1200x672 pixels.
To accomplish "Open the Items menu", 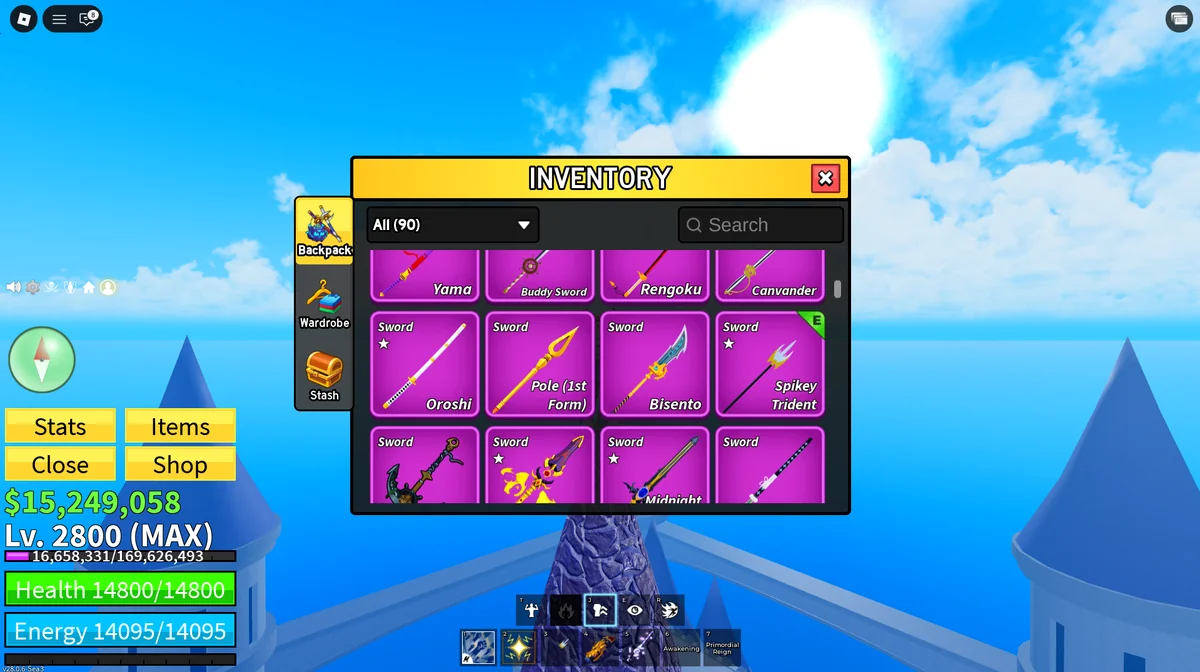I will [x=180, y=427].
